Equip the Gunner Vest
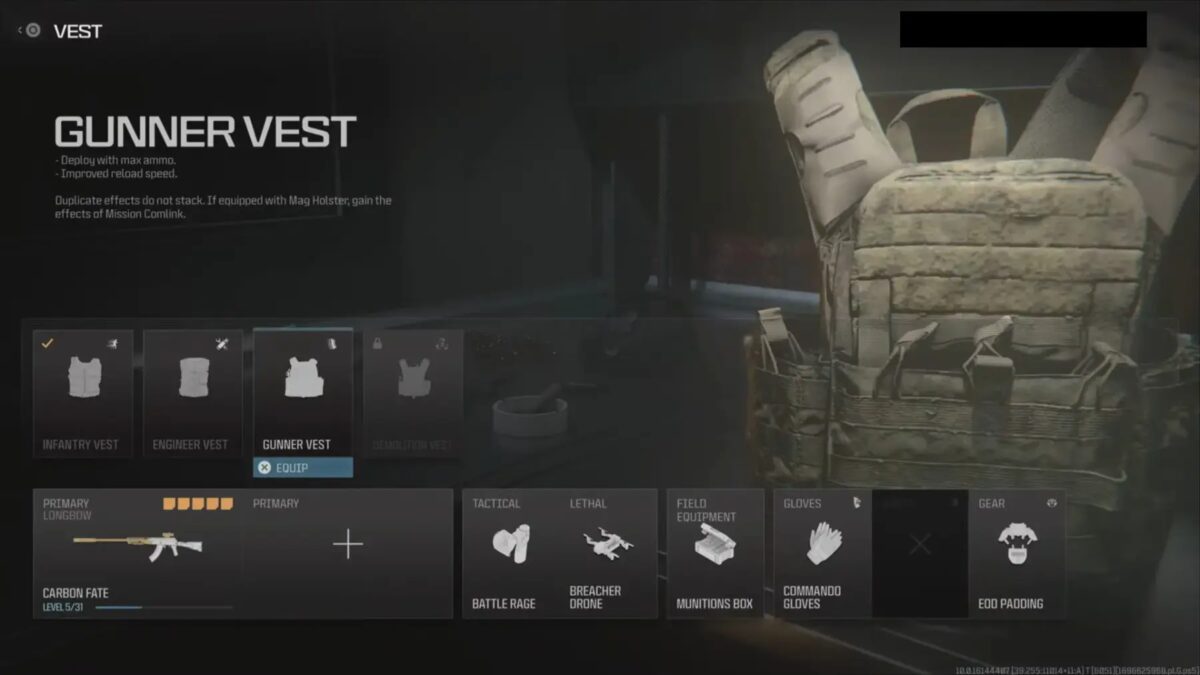 point(302,467)
